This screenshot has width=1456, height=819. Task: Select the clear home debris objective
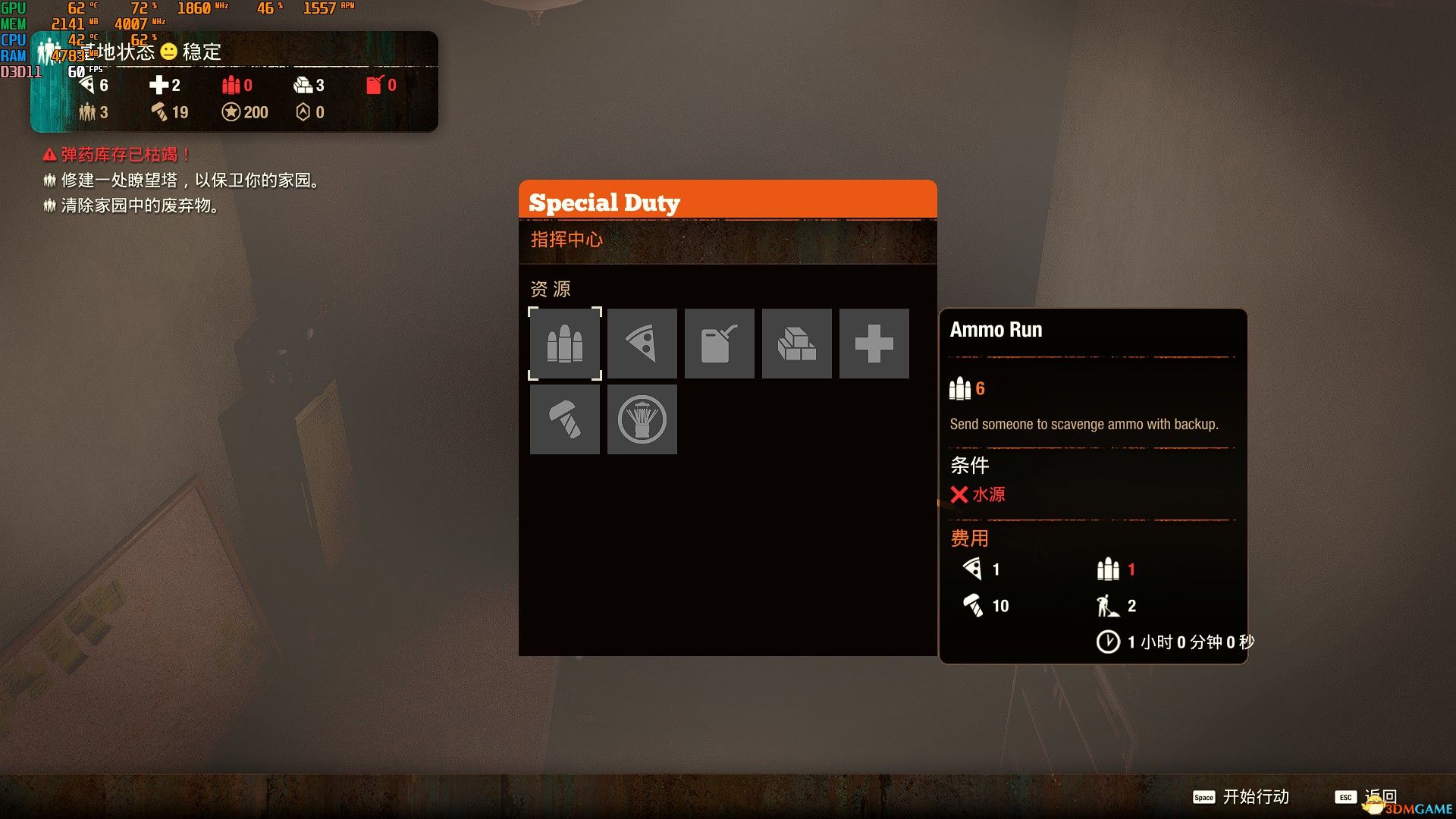pos(133,206)
